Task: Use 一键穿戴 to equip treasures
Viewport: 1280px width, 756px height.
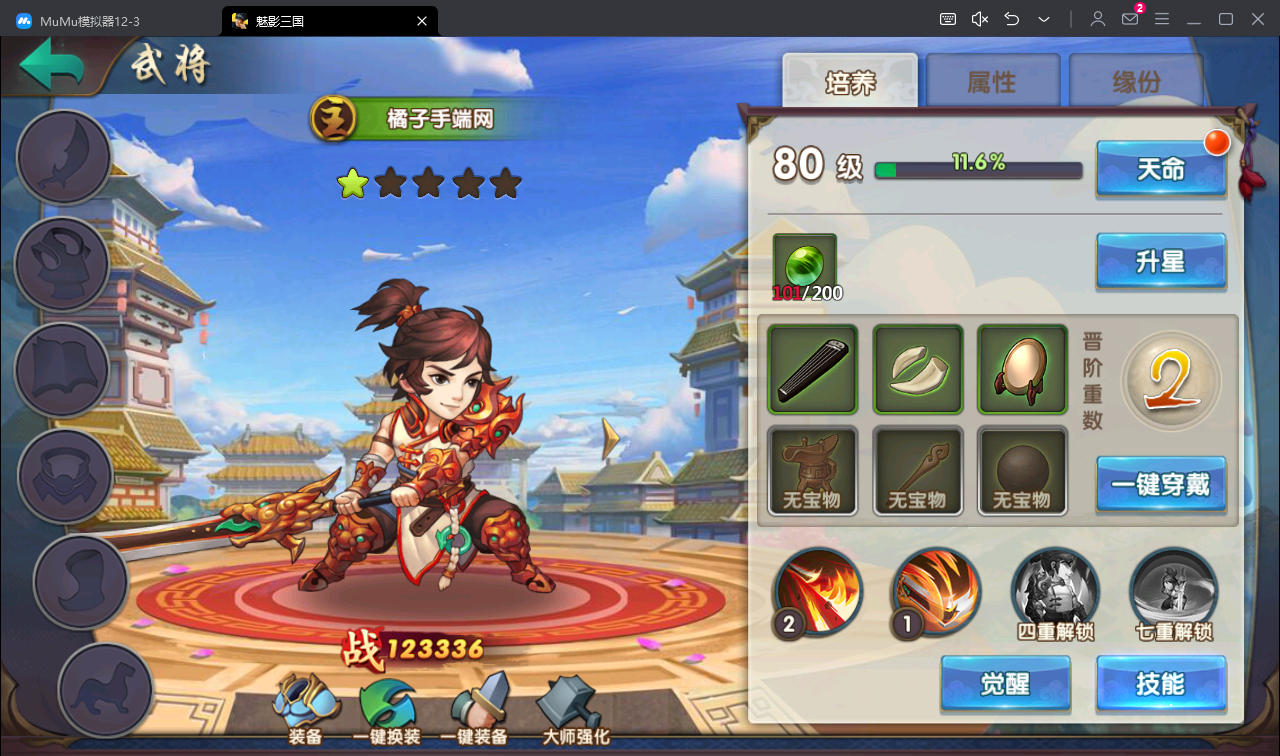Action: pyautogui.click(x=1160, y=485)
